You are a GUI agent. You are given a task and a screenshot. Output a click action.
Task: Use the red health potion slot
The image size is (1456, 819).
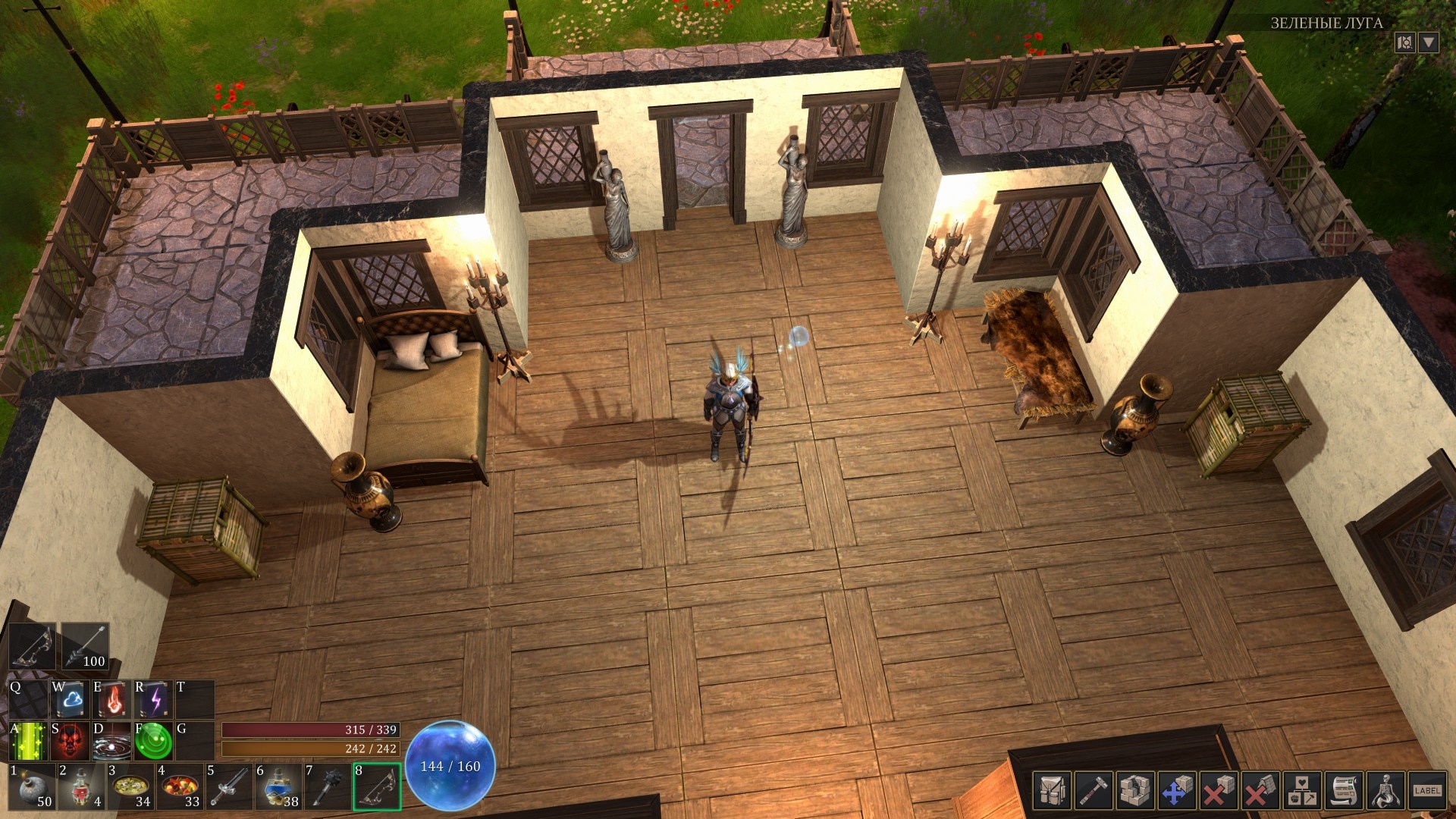coord(80,787)
